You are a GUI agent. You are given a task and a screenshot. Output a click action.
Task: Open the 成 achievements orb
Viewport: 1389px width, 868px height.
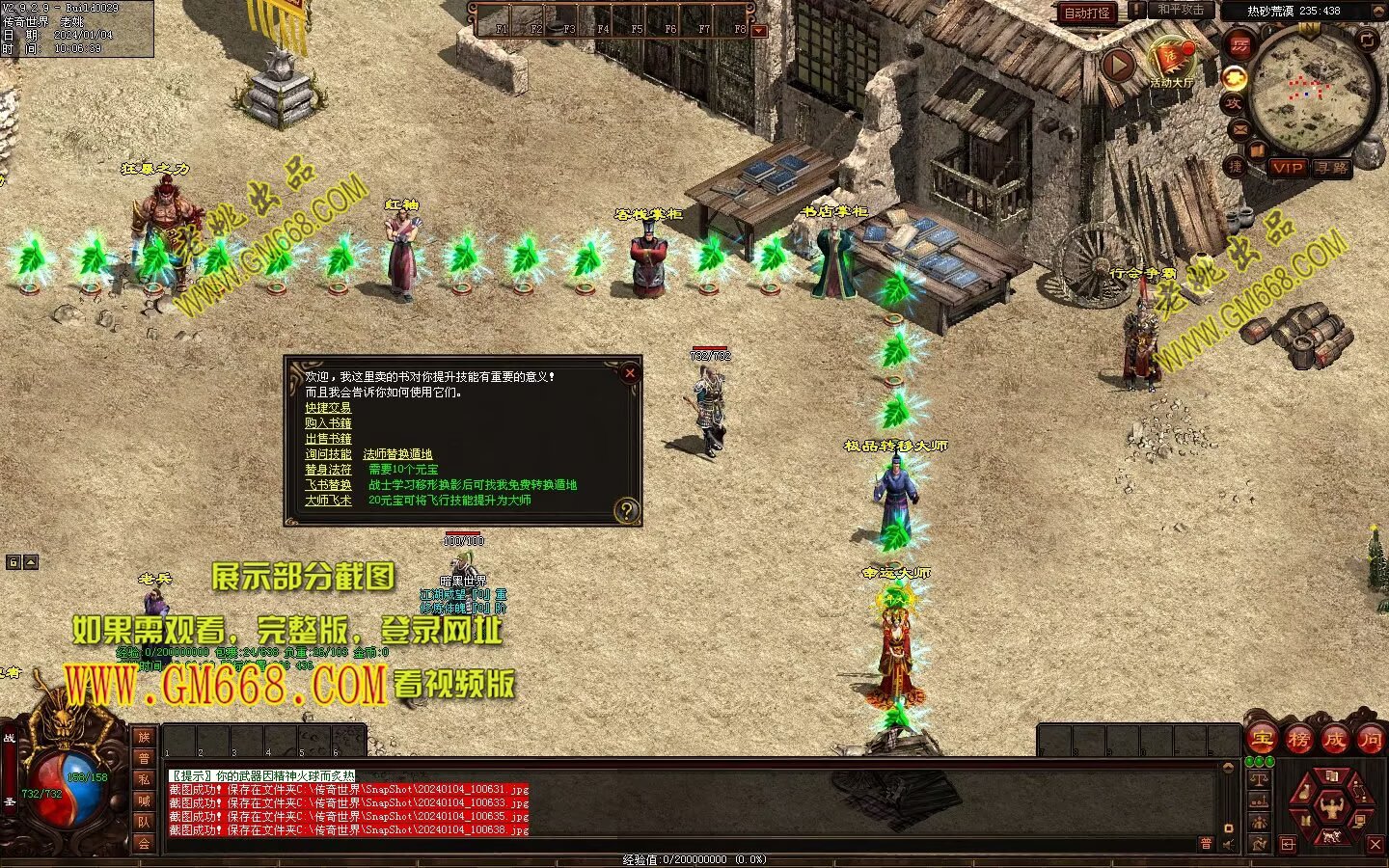click(1334, 740)
